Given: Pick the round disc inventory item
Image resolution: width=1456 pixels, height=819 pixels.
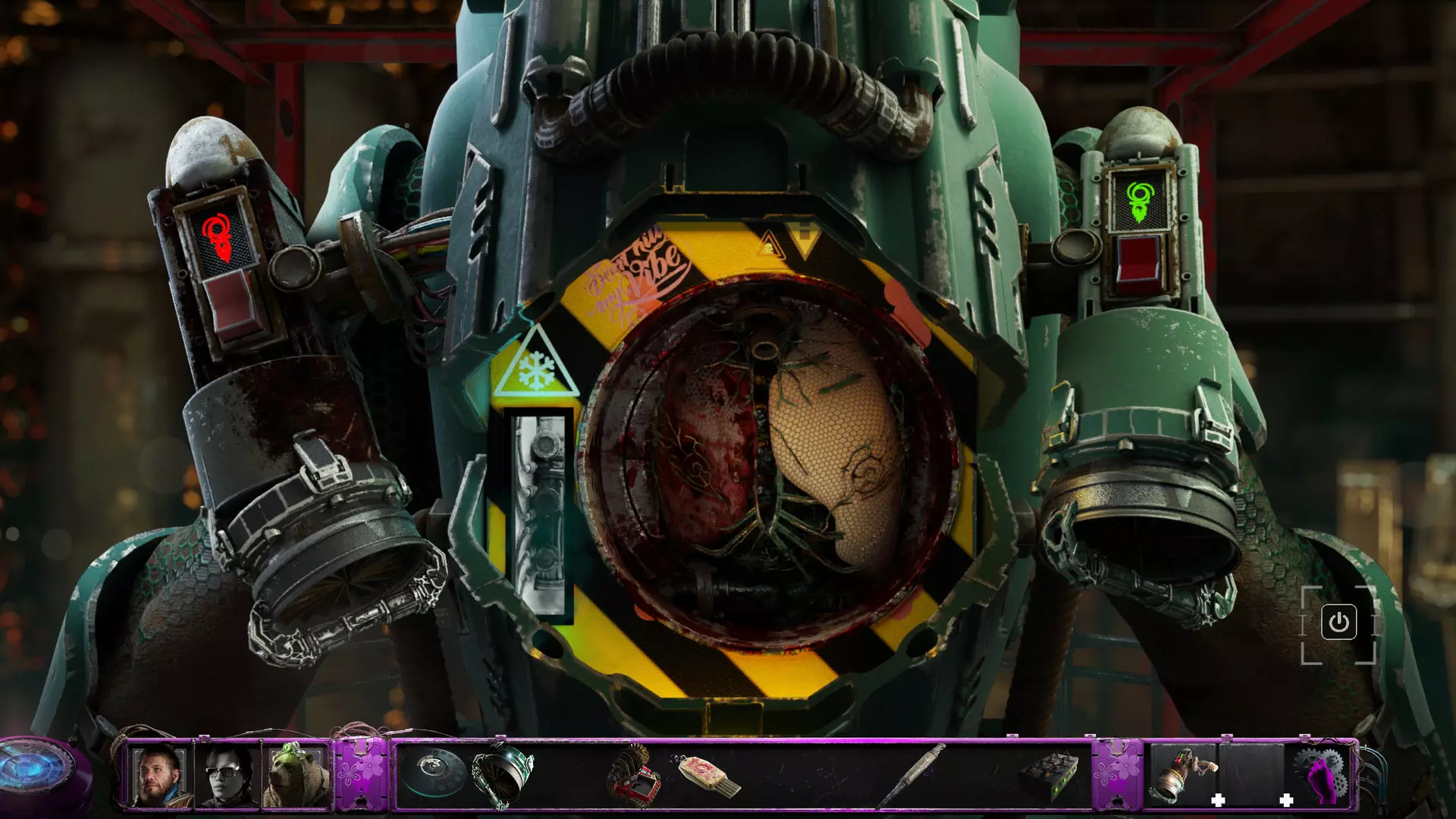Looking at the screenshot, I should click(x=433, y=772).
